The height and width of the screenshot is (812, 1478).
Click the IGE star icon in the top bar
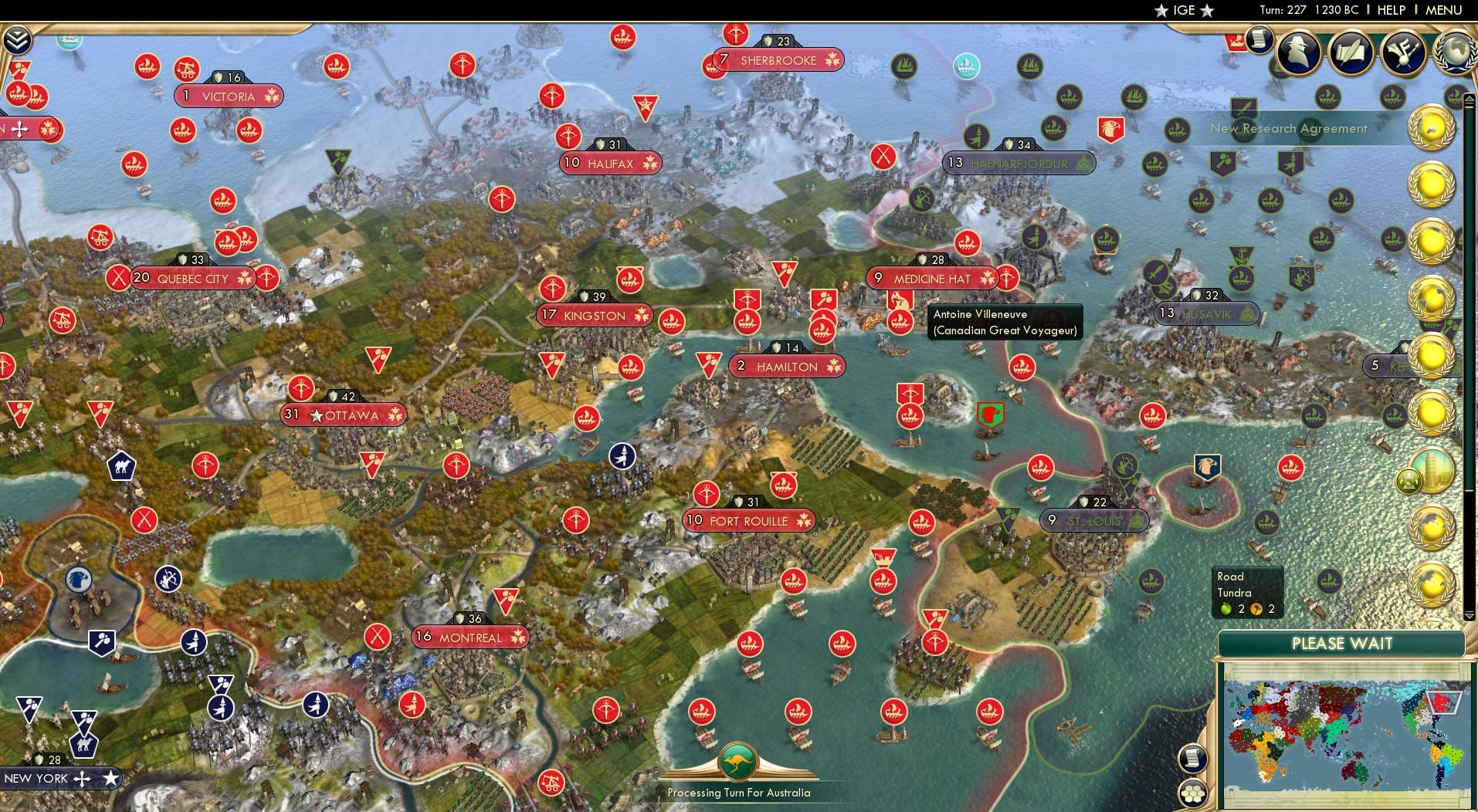click(1161, 10)
